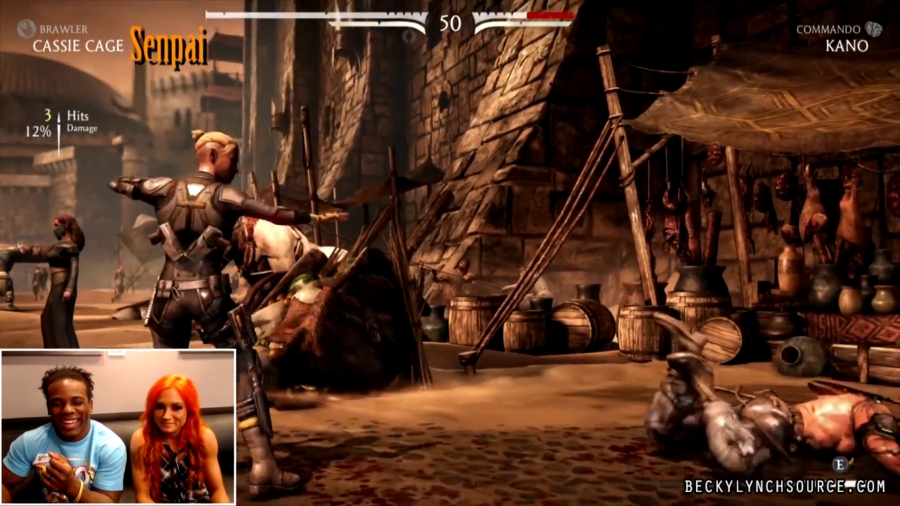The width and height of the screenshot is (900, 506).
Task: Select the webcam overlay of the two players
Action: click(118, 426)
